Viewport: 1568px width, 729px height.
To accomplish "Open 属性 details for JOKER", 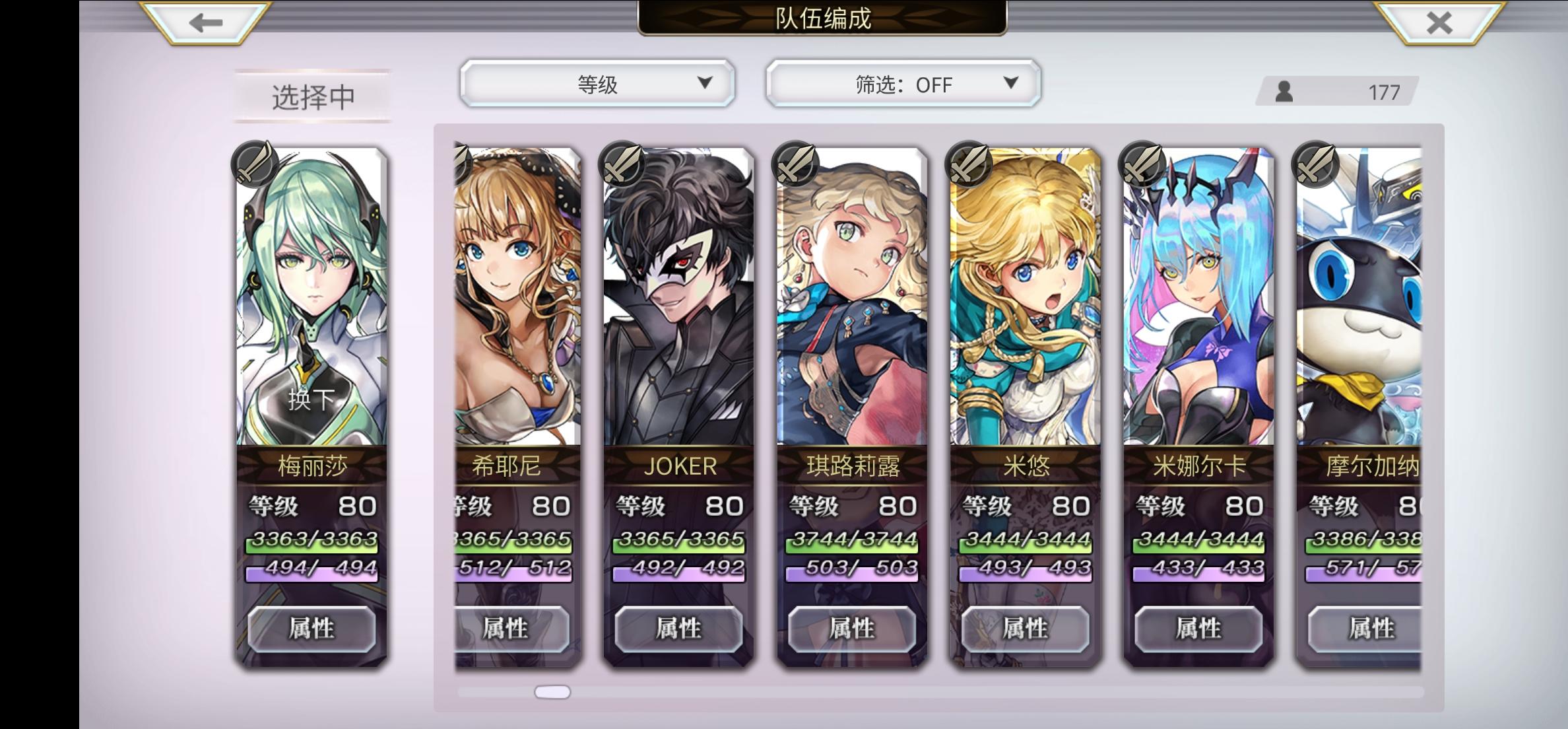I will click(x=680, y=629).
